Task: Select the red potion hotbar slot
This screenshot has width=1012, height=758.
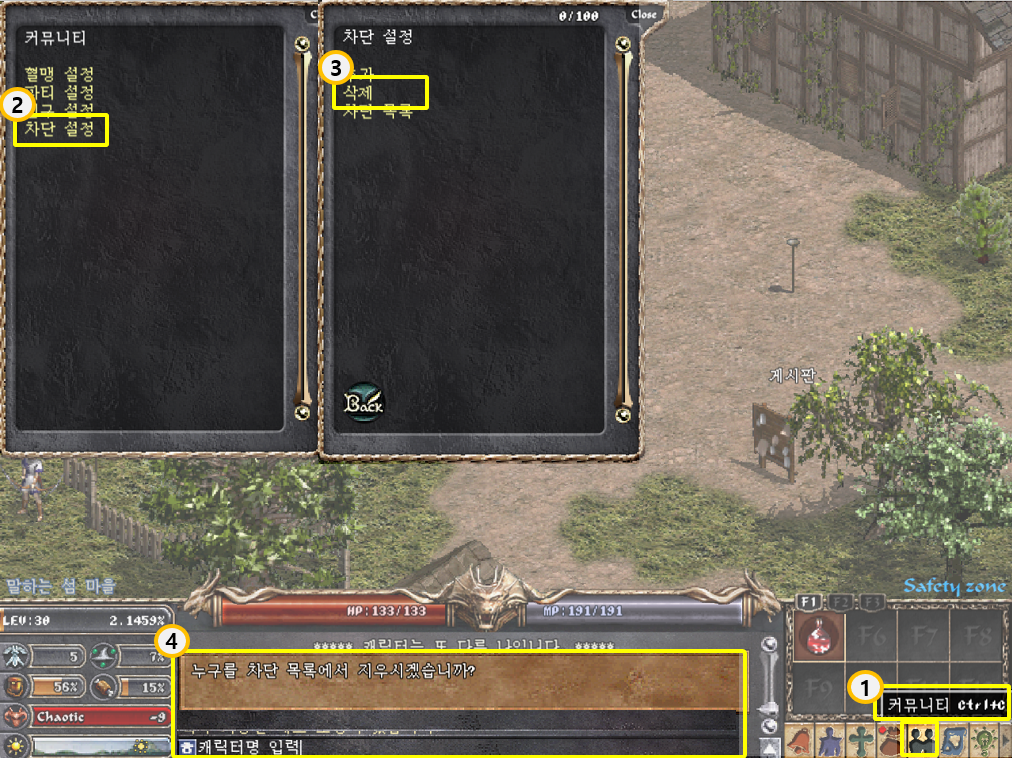Action: pos(820,638)
